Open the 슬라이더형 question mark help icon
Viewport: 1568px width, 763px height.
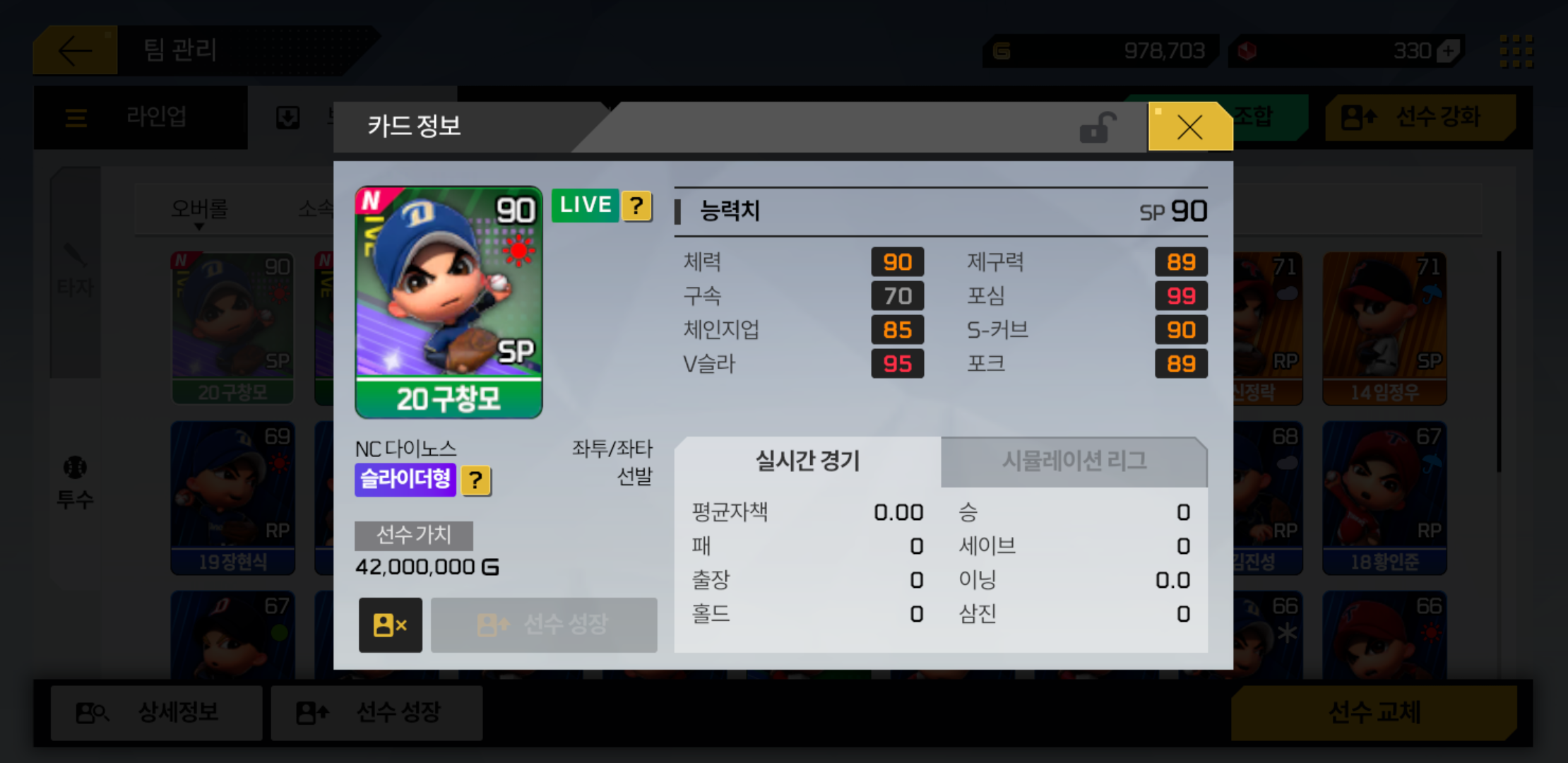[x=477, y=480]
